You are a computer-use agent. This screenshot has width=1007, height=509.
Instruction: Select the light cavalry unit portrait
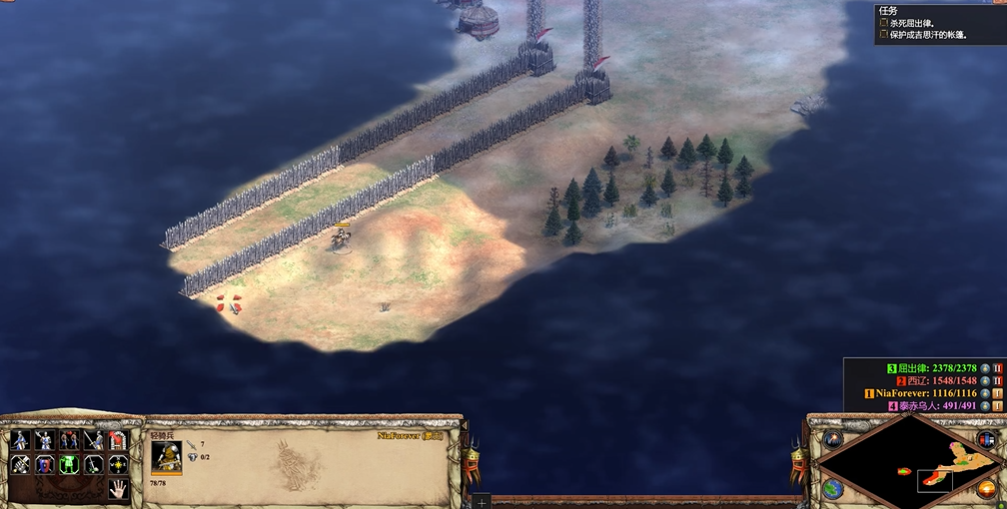(166, 457)
